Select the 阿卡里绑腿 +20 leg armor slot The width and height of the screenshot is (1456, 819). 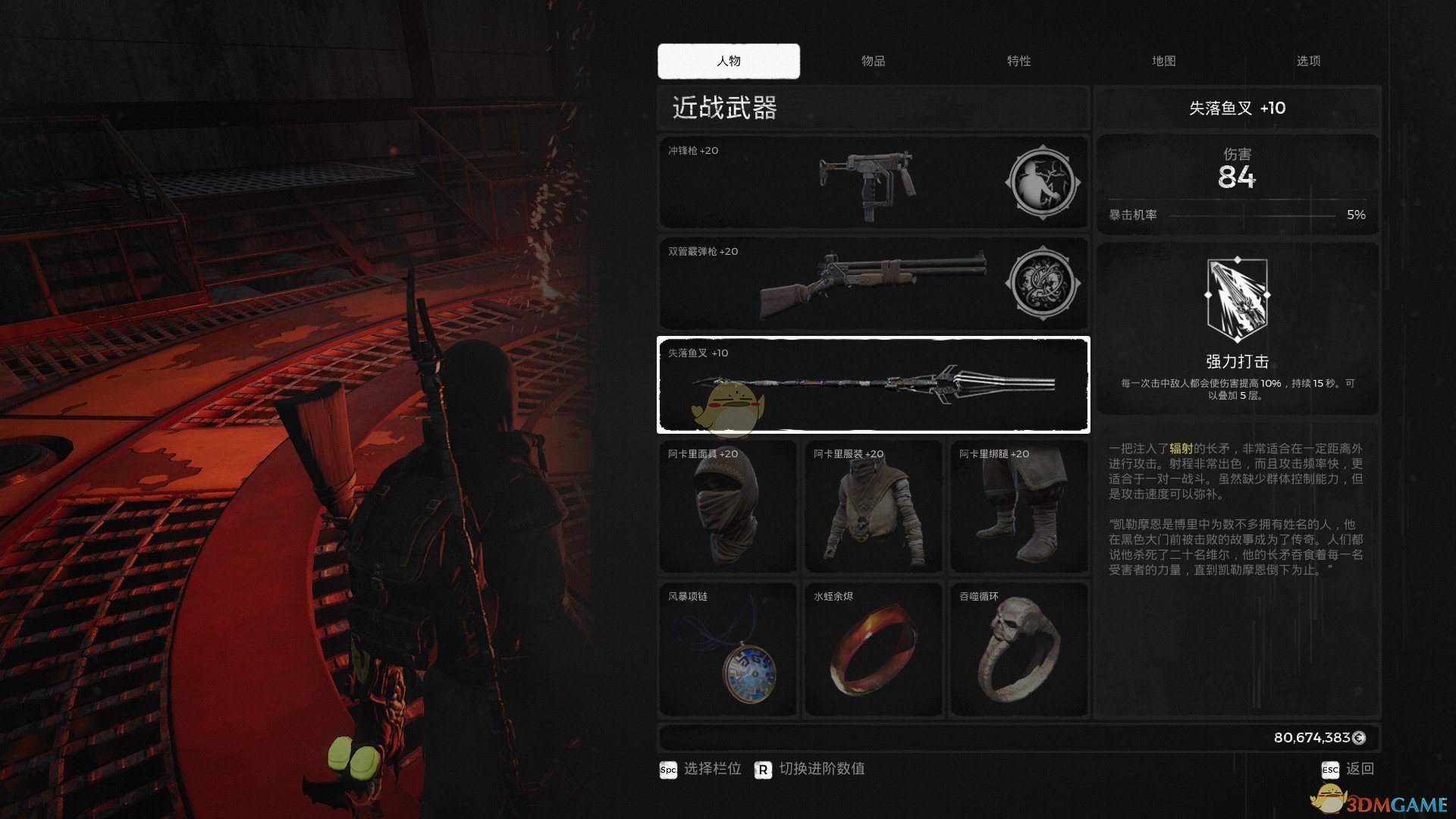1018,506
